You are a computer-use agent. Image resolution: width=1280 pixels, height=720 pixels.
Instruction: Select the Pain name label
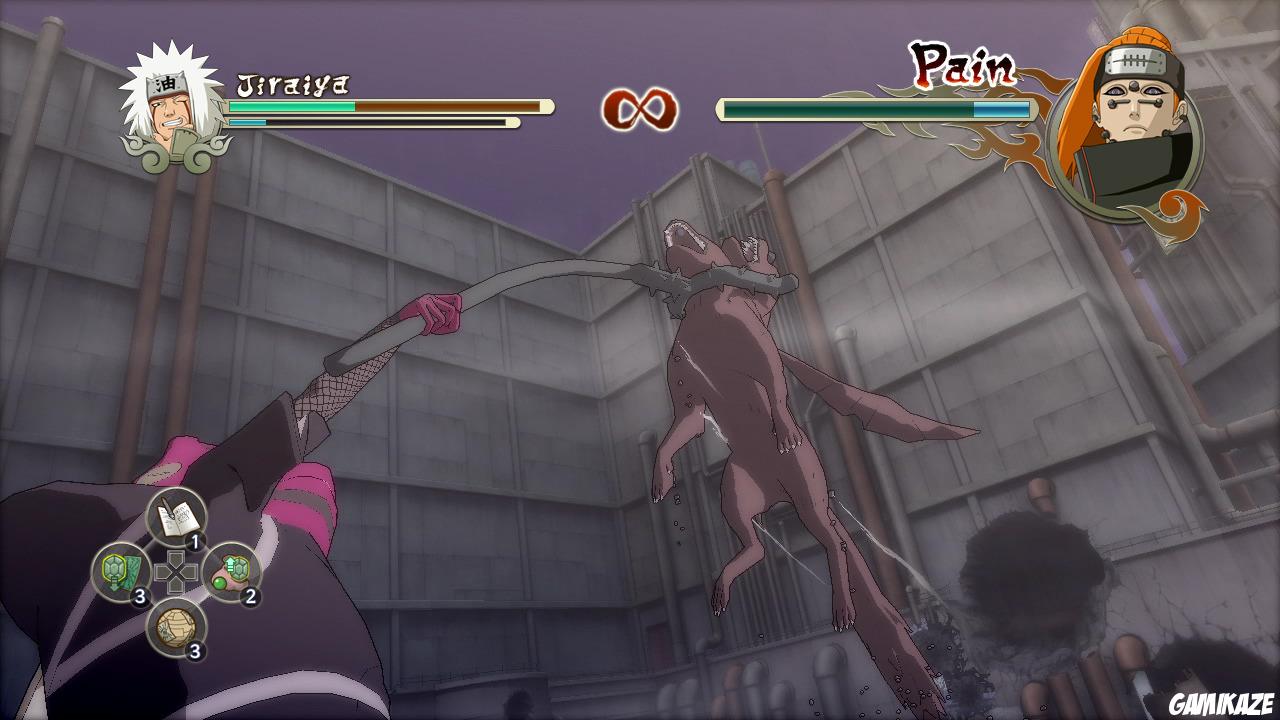click(961, 62)
